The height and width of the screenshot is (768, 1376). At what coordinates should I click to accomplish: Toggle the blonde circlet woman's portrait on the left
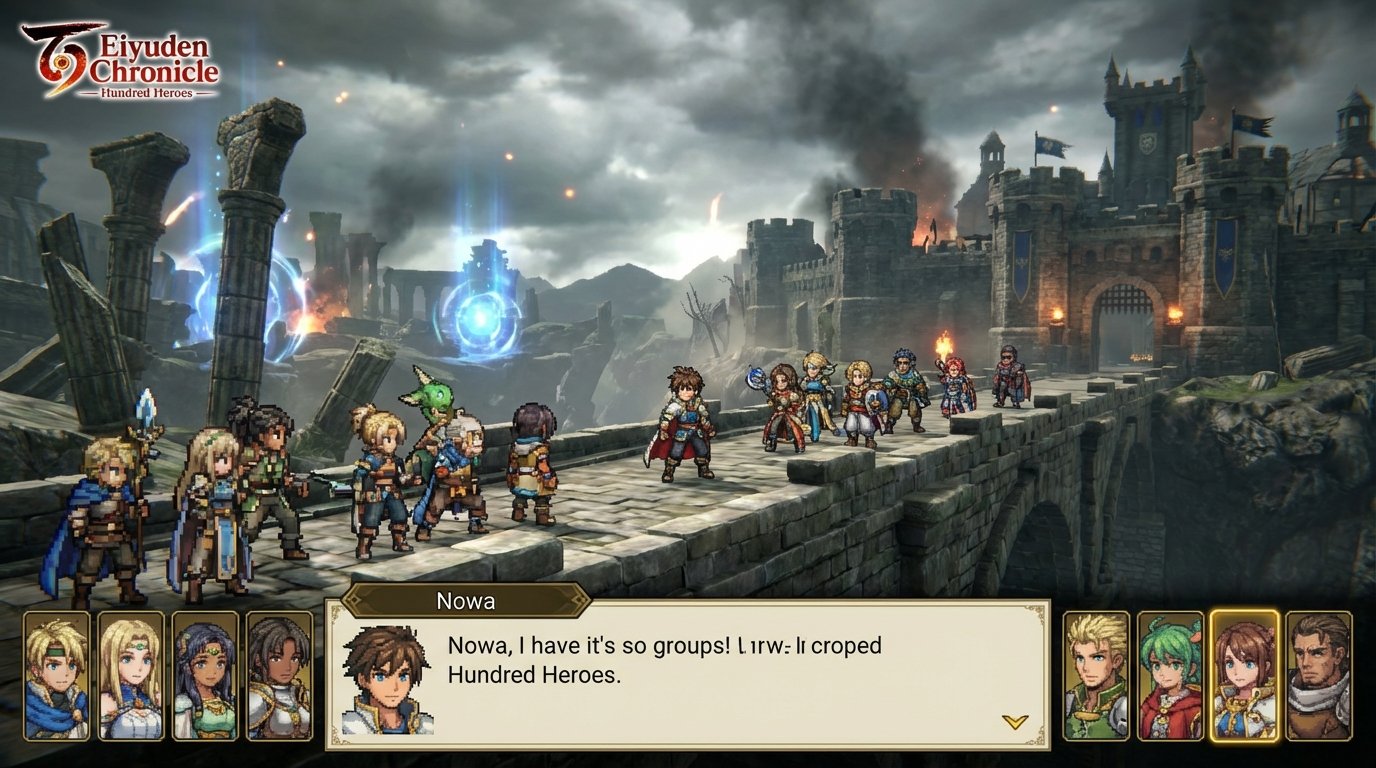point(132,675)
